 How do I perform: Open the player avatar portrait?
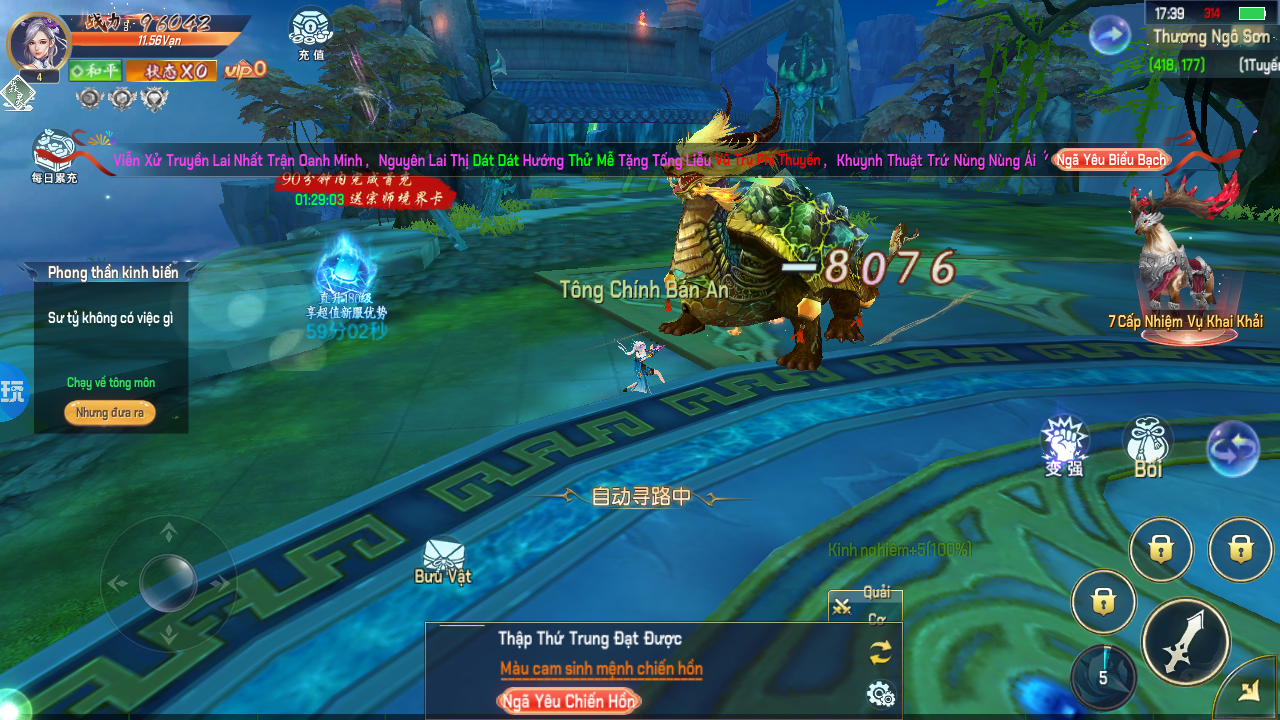pyautogui.click(x=39, y=43)
